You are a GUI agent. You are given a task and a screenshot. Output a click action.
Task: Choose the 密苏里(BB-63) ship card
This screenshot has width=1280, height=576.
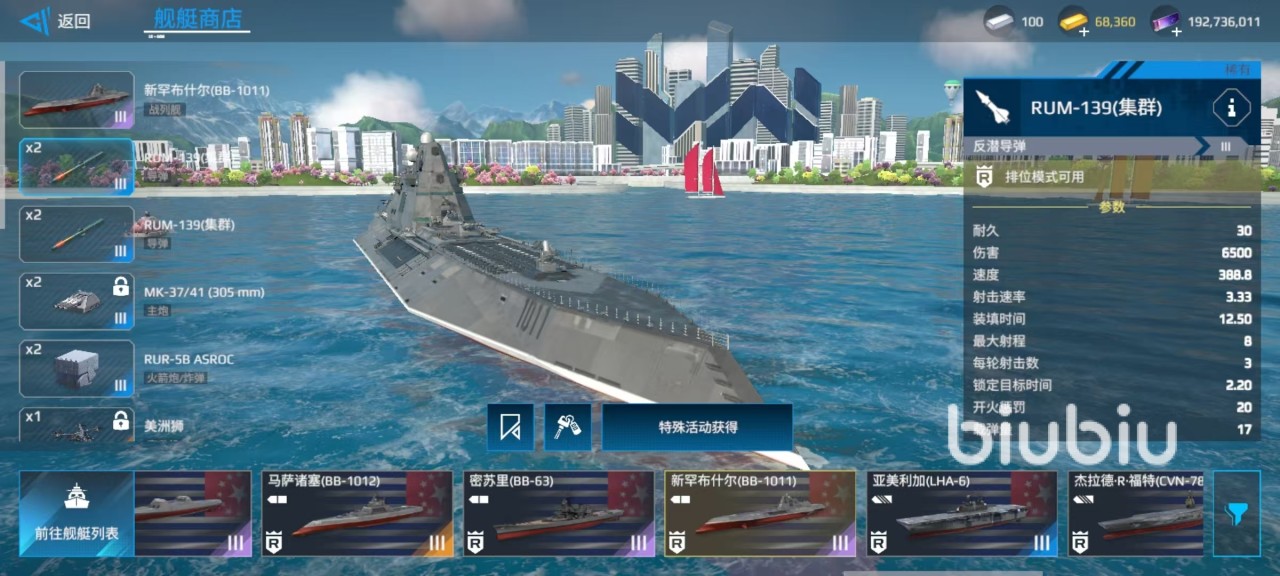click(x=559, y=513)
